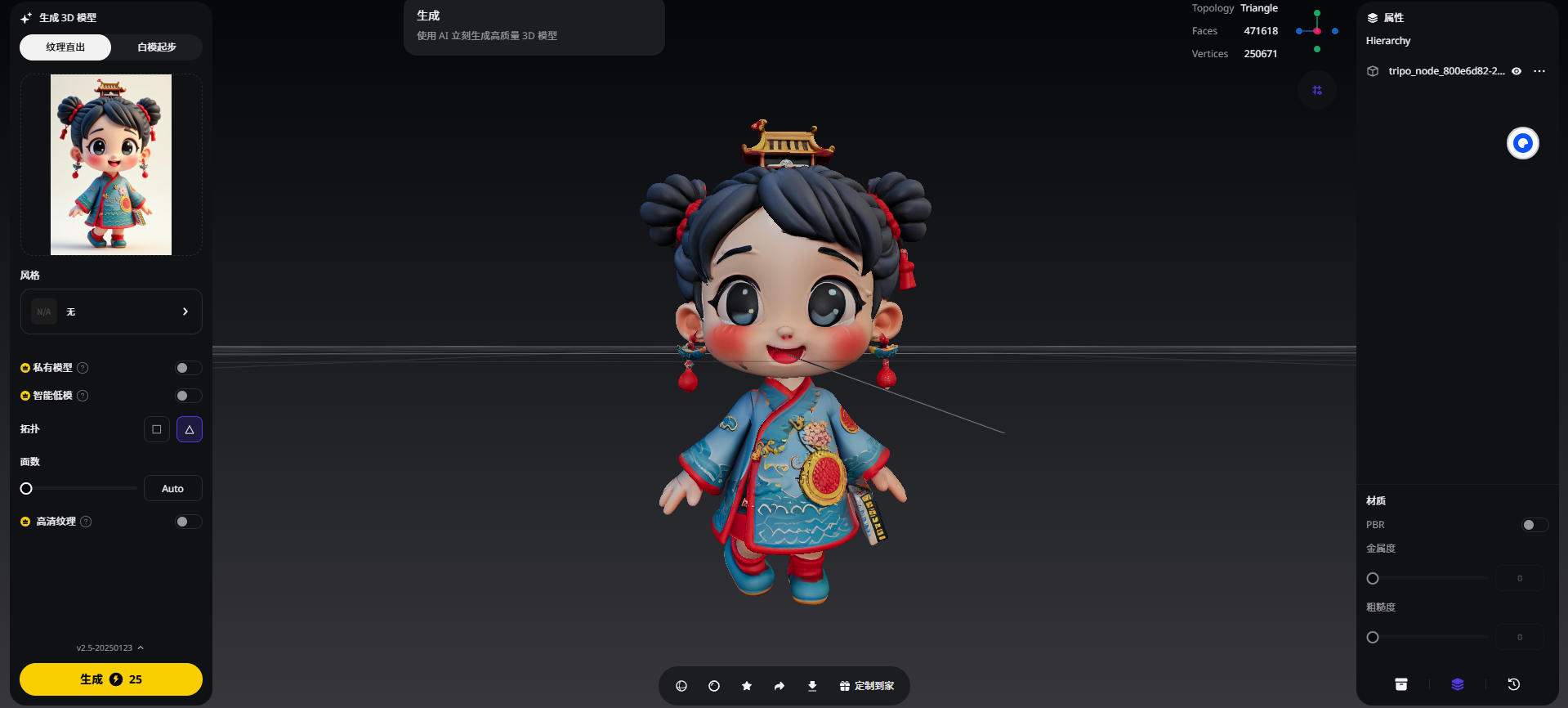The image size is (1568, 708).
Task: Click the Auto face count field
Action: coord(172,489)
